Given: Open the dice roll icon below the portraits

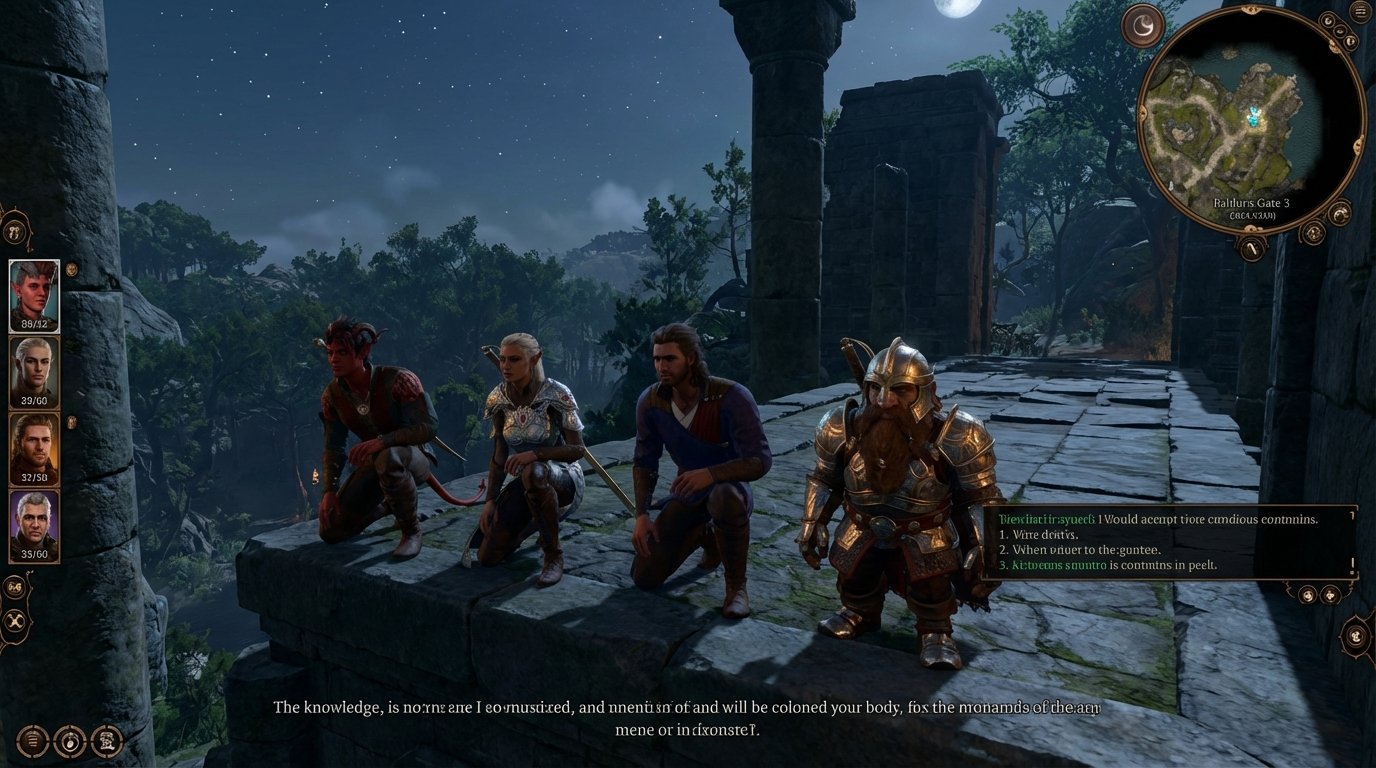Looking at the screenshot, I should point(14,590).
